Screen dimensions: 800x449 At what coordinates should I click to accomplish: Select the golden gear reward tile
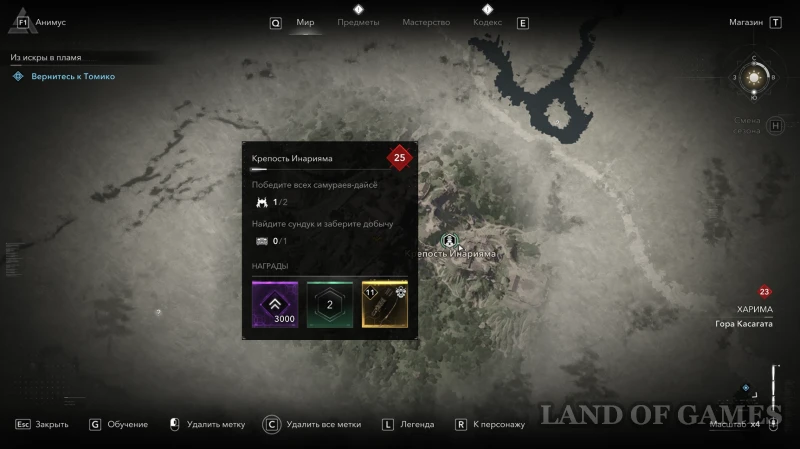coord(384,304)
